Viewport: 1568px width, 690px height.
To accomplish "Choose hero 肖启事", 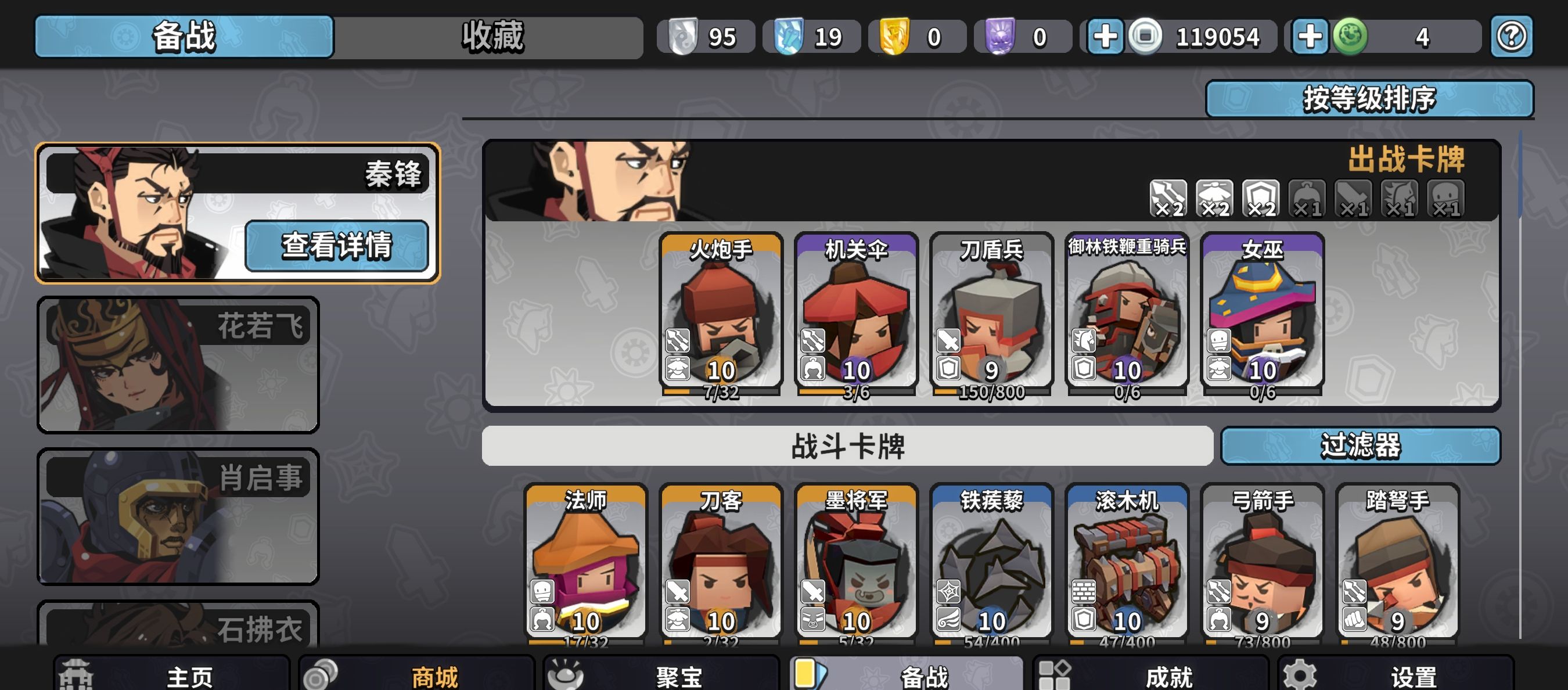I will pos(178,516).
